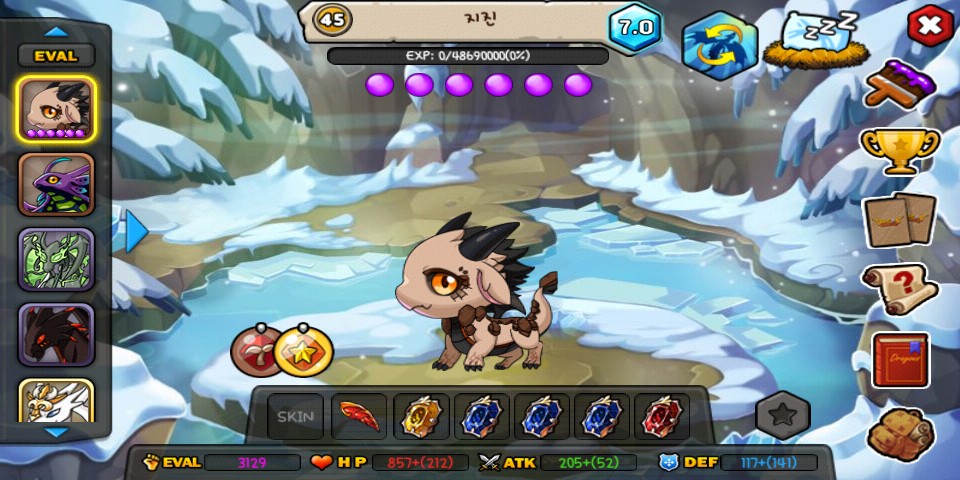The image size is (960, 480).
Task: Expand the side panel with blue arrow
Action: coord(136,231)
